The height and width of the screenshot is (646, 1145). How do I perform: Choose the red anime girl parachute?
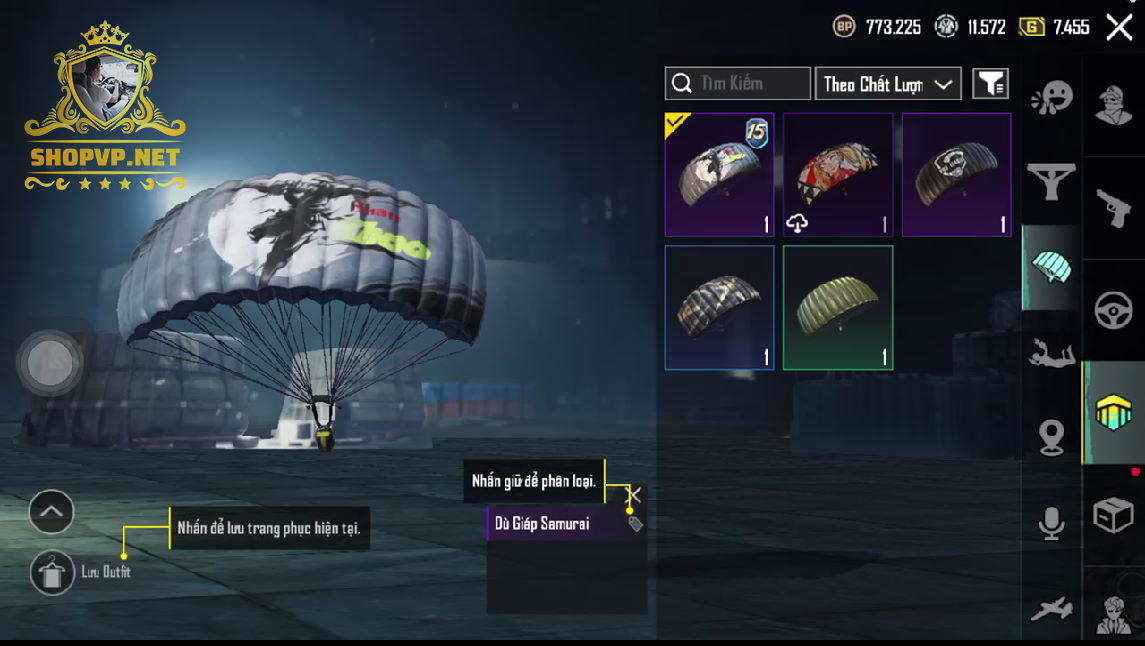point(838,175)
